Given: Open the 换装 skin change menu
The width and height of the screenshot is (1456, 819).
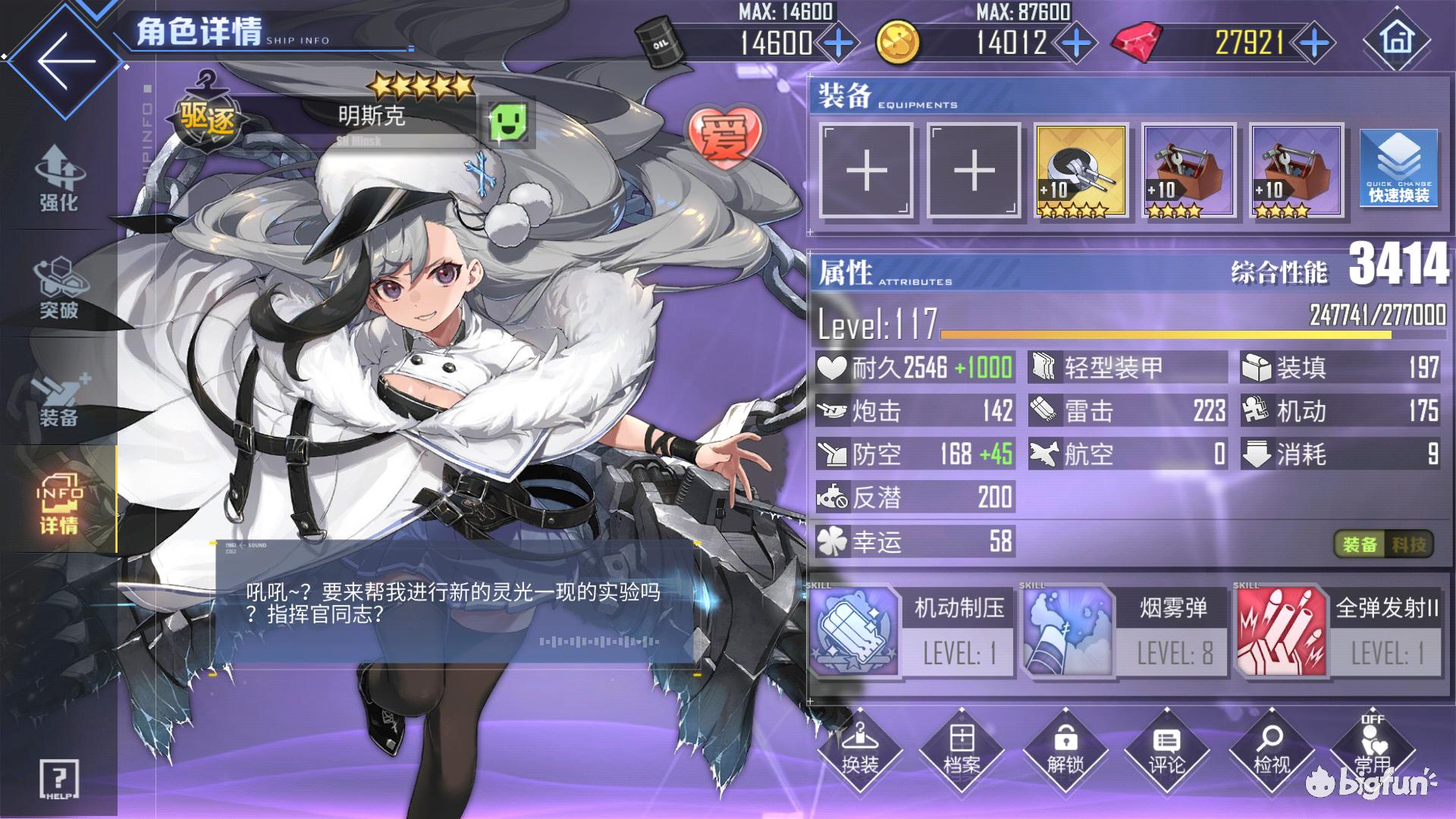Looking at the screenshot, I should tap(860, 749).
